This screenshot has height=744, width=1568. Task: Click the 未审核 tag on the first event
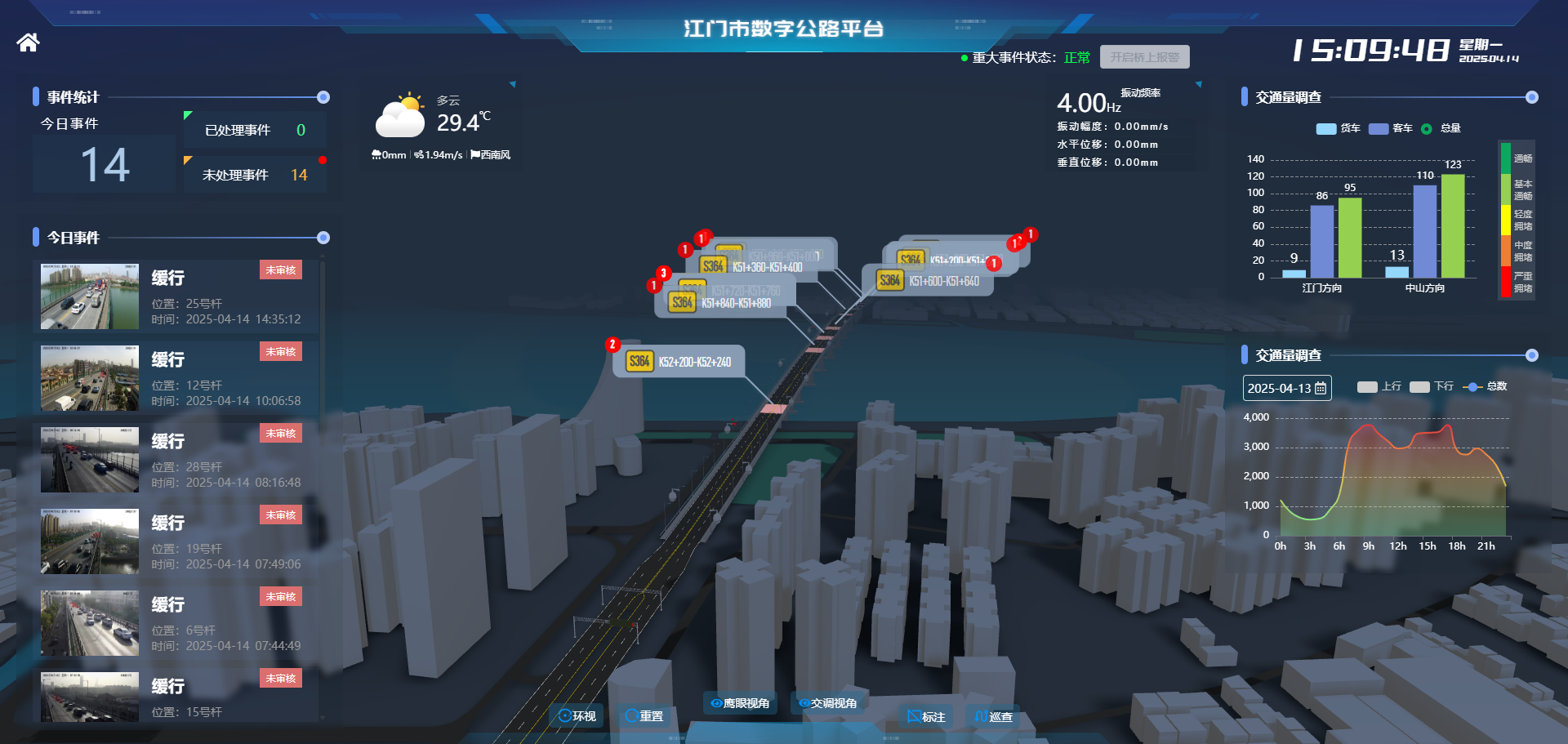(281, 270)
